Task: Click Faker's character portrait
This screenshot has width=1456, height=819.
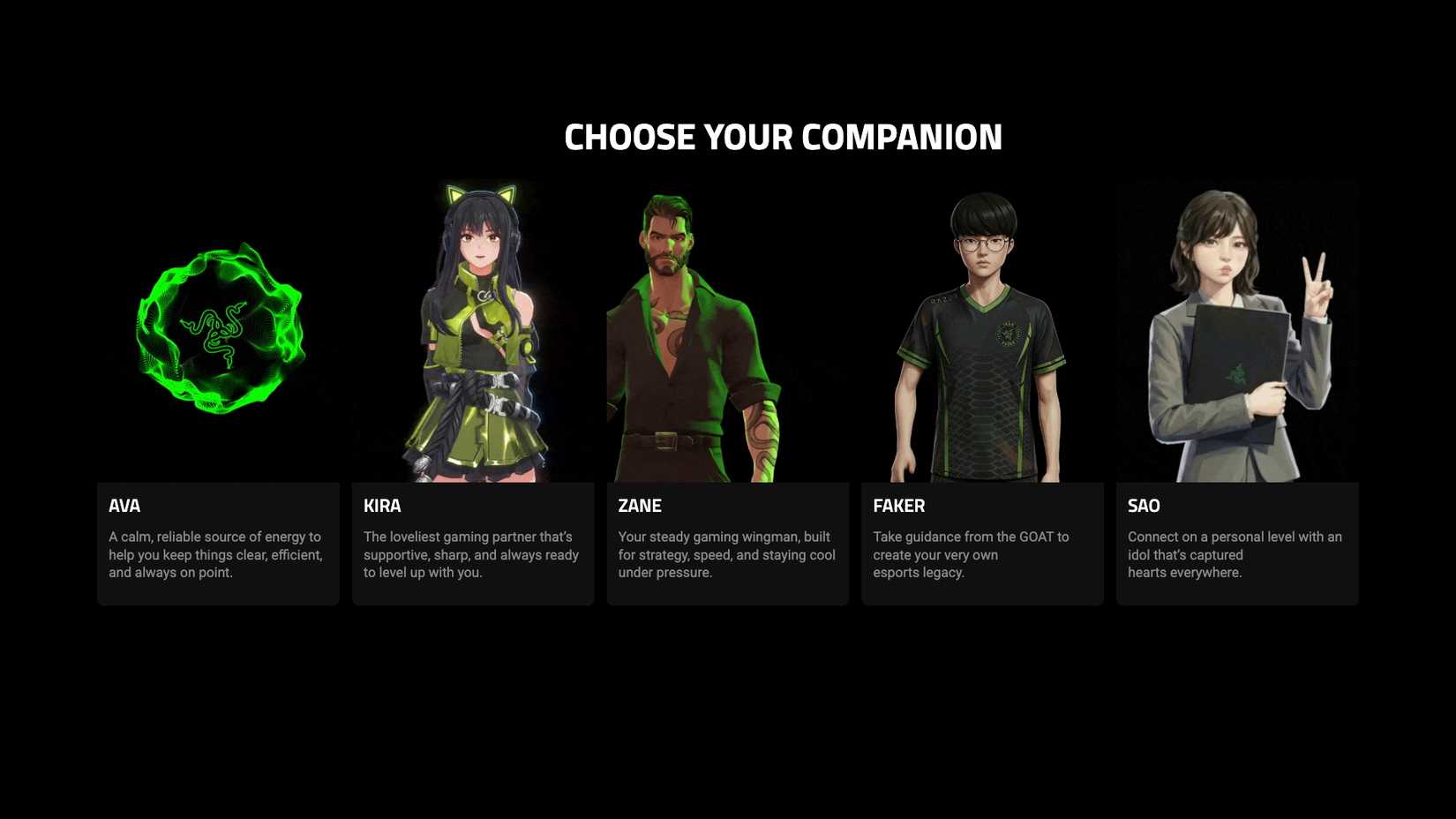Action: click(982, 335)
